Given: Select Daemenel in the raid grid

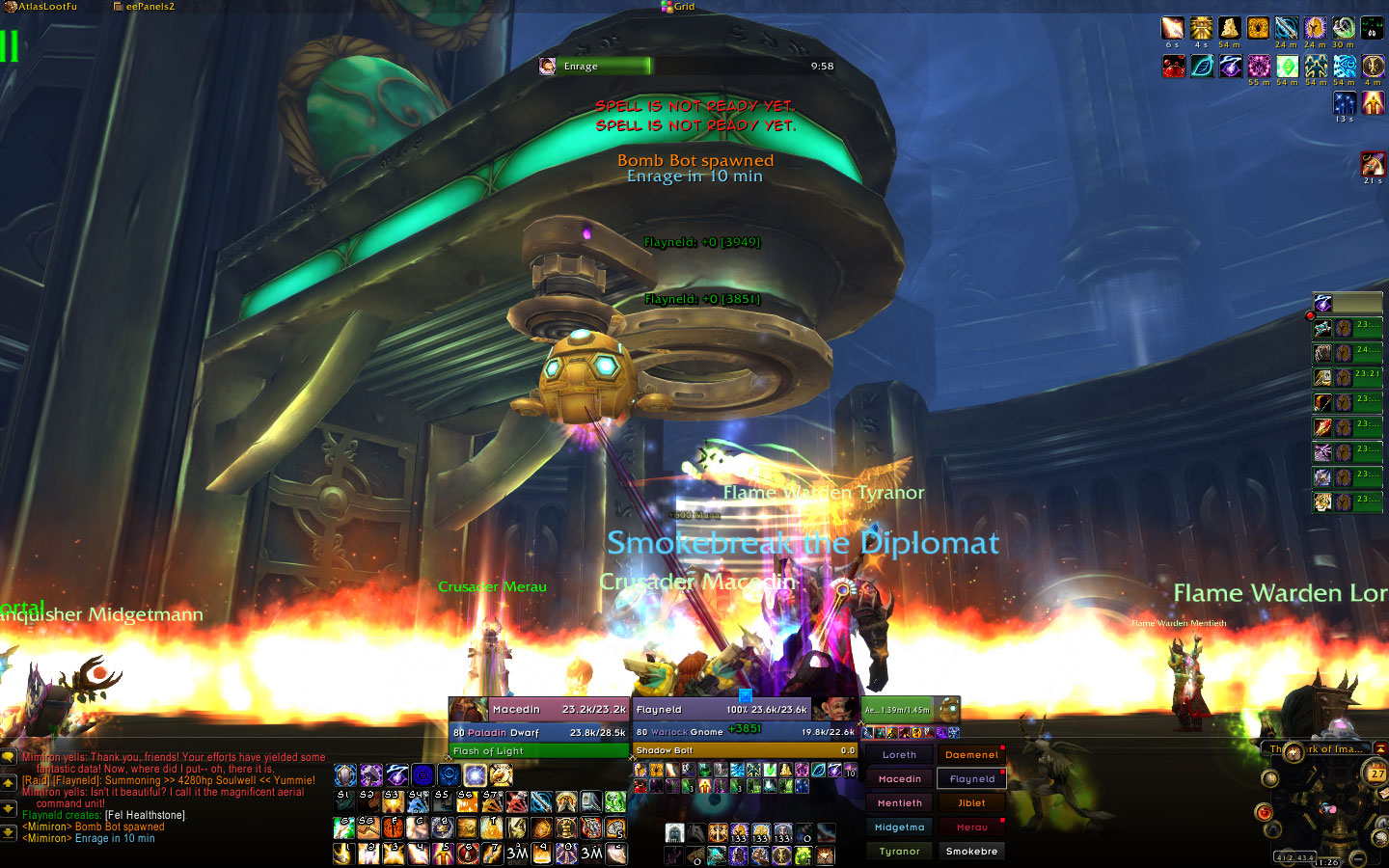Looking at the screenshot, I should point(971,755).
